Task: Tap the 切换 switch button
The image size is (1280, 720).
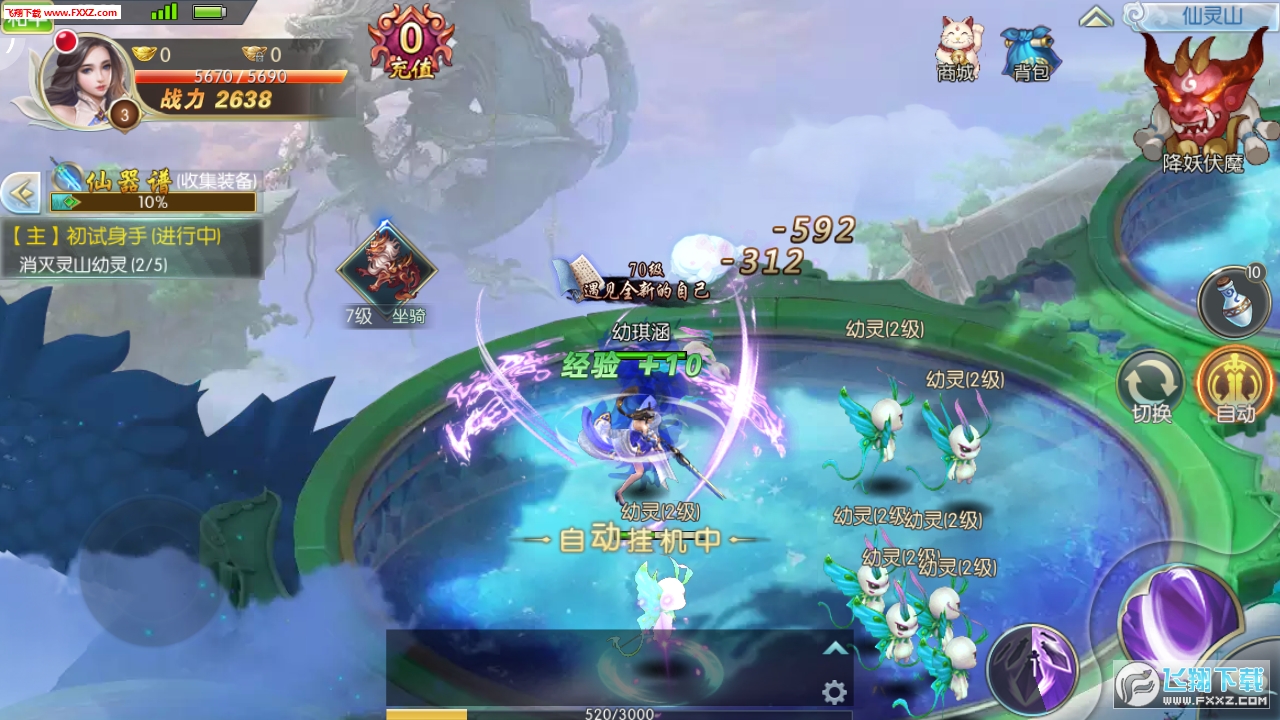Action: pyautogui.click(x=1151, y=387)
